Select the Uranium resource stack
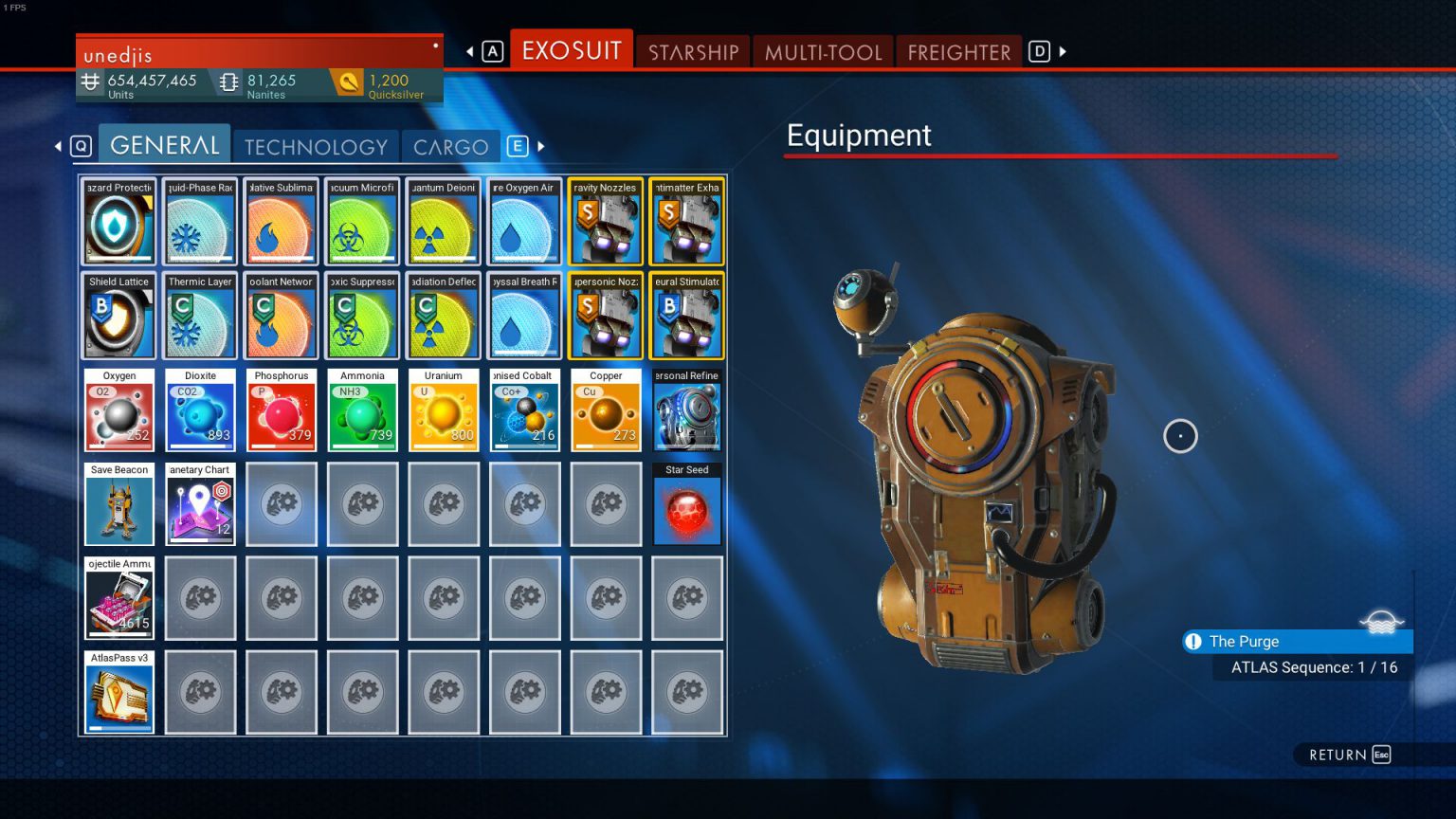The image size is (1456, 819). point(443,409)
